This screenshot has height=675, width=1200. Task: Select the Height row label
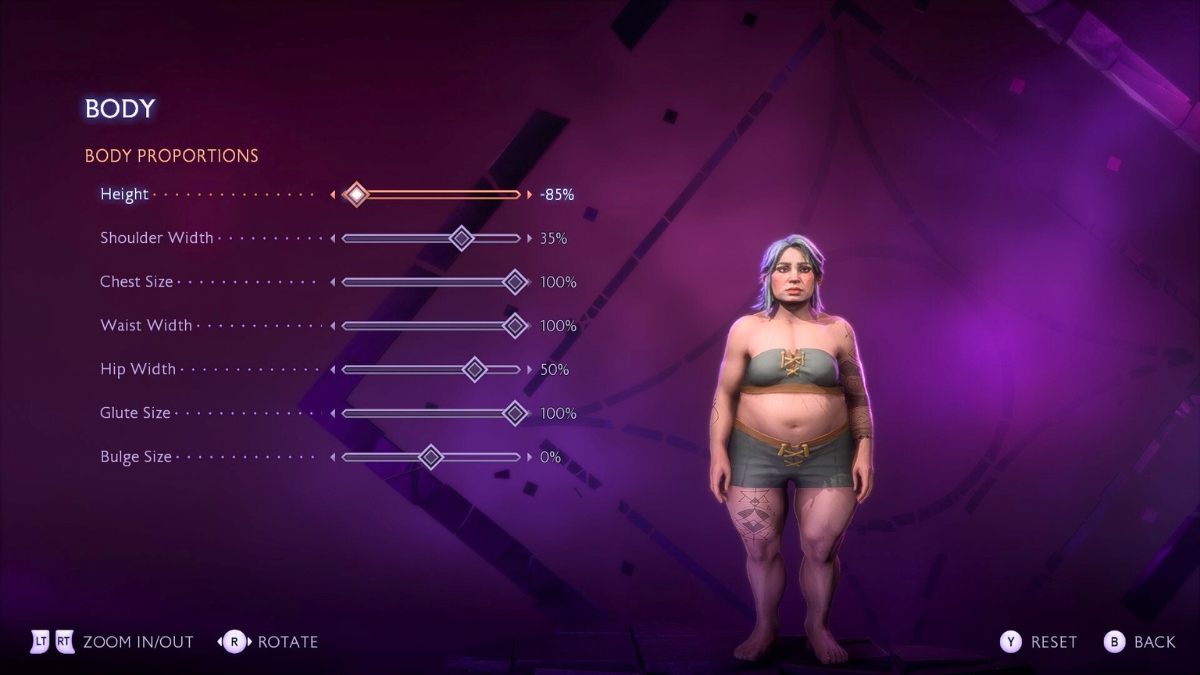(x=124, y=194)
